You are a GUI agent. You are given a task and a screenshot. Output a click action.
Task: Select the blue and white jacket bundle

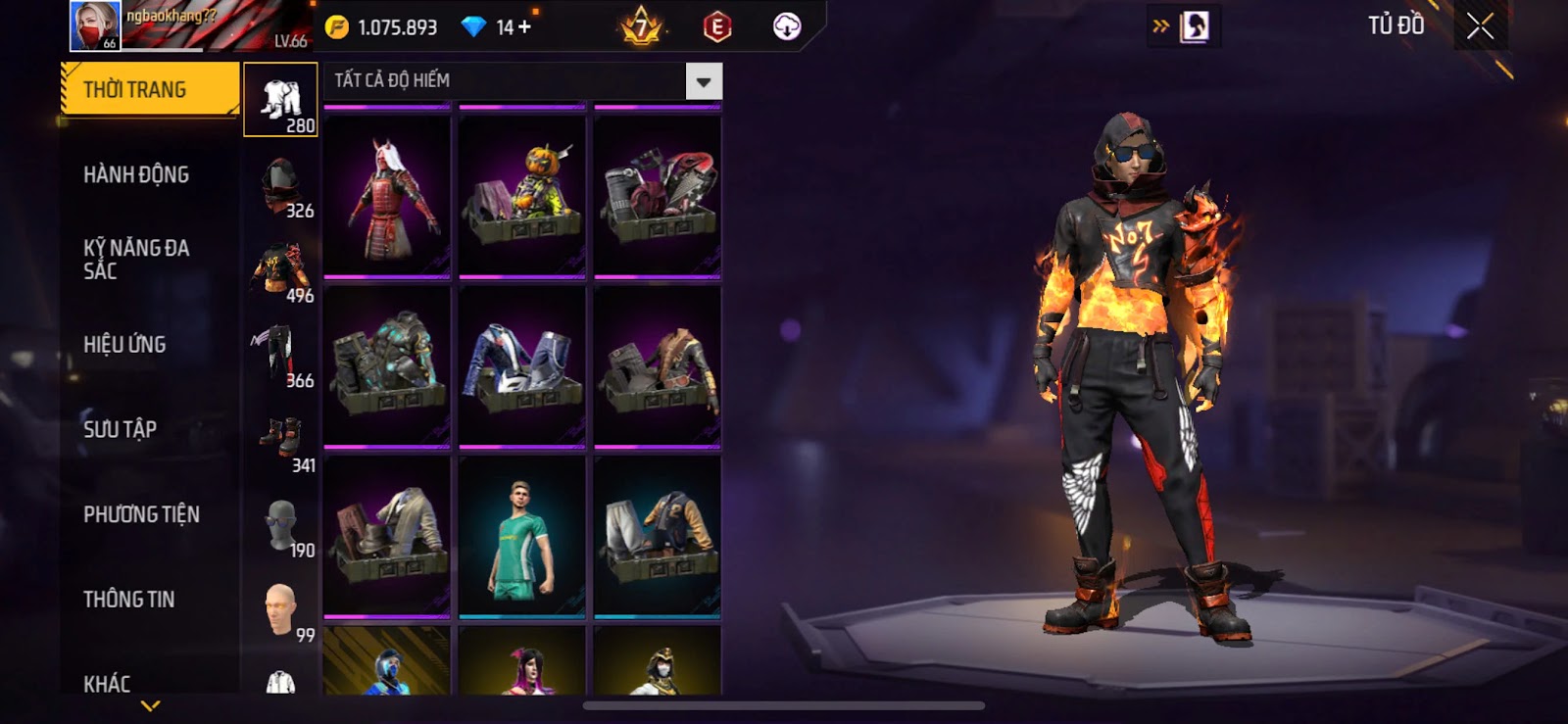click(522, 366)
